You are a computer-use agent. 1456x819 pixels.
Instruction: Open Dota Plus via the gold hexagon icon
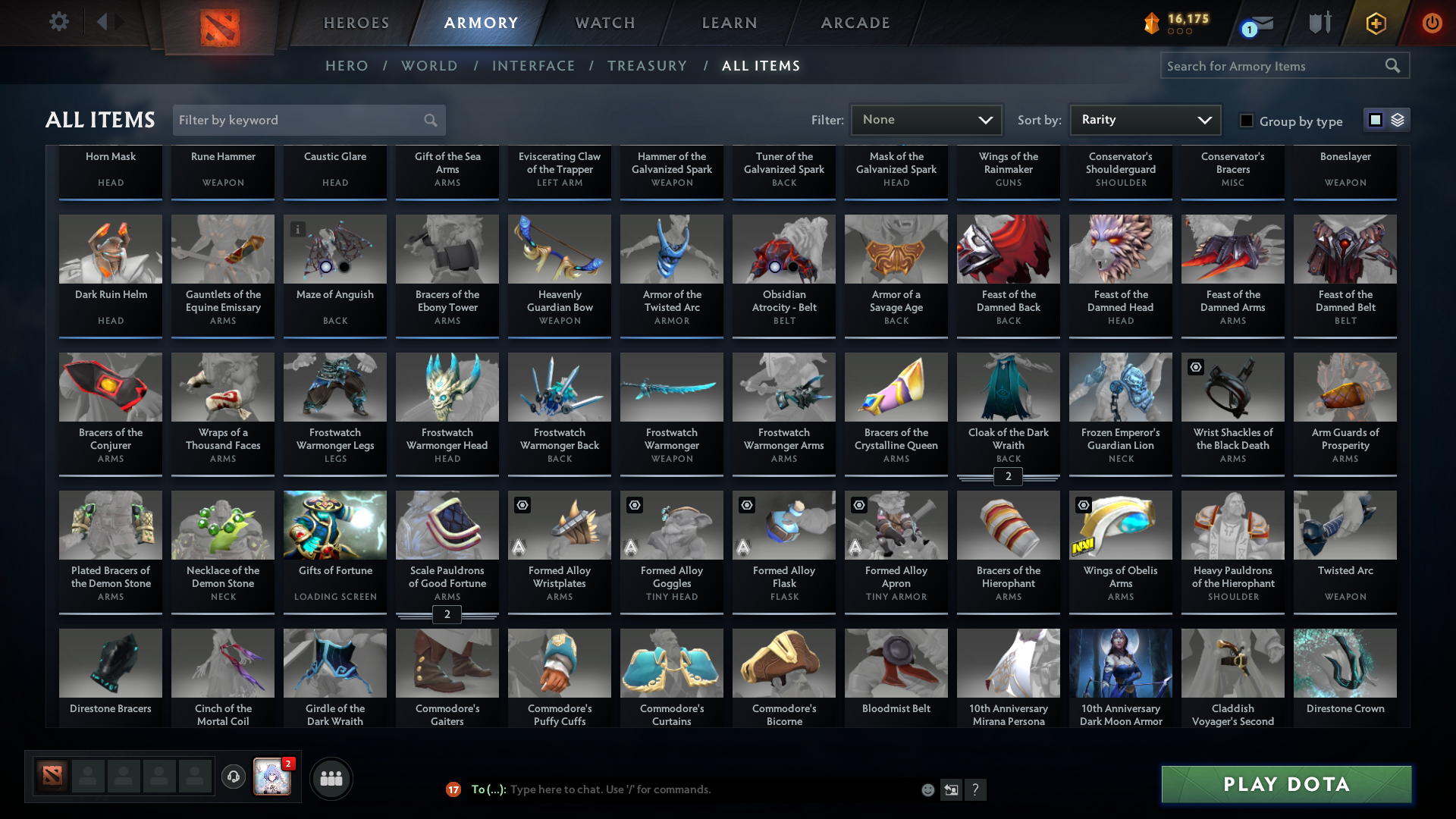pyautogui.click(x=1375, y=23)
